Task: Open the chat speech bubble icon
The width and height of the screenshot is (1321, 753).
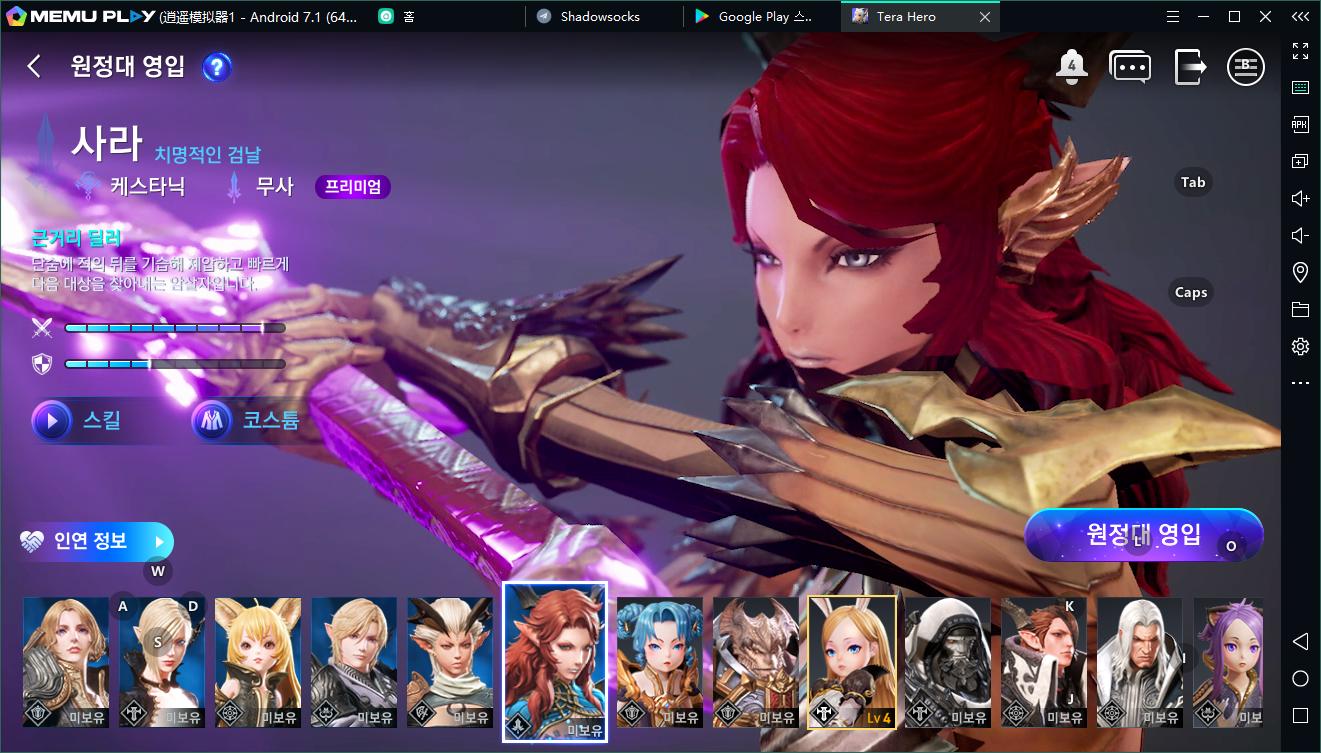Action: pyautogui.click(x=1130, y=67)
